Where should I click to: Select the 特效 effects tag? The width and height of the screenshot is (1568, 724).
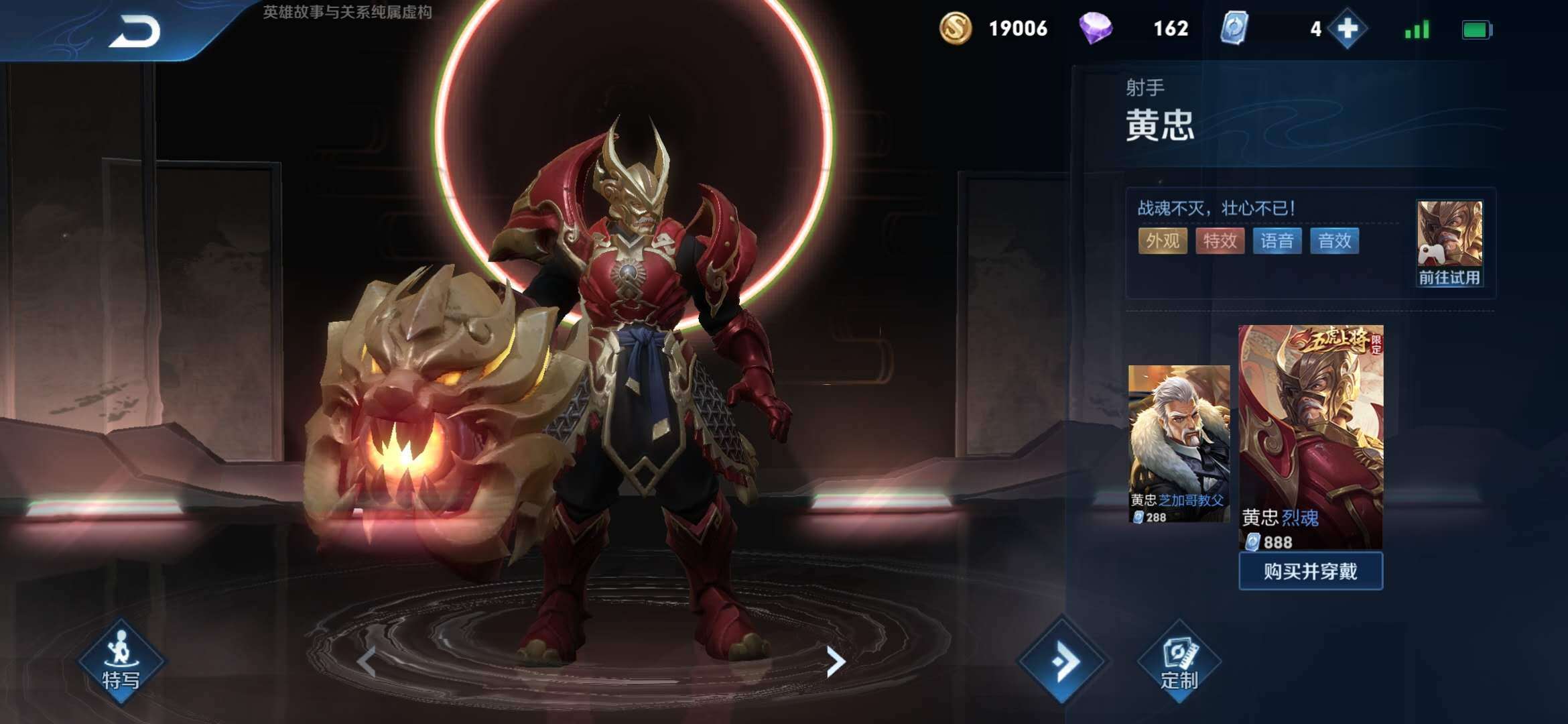pos(1220,241)
